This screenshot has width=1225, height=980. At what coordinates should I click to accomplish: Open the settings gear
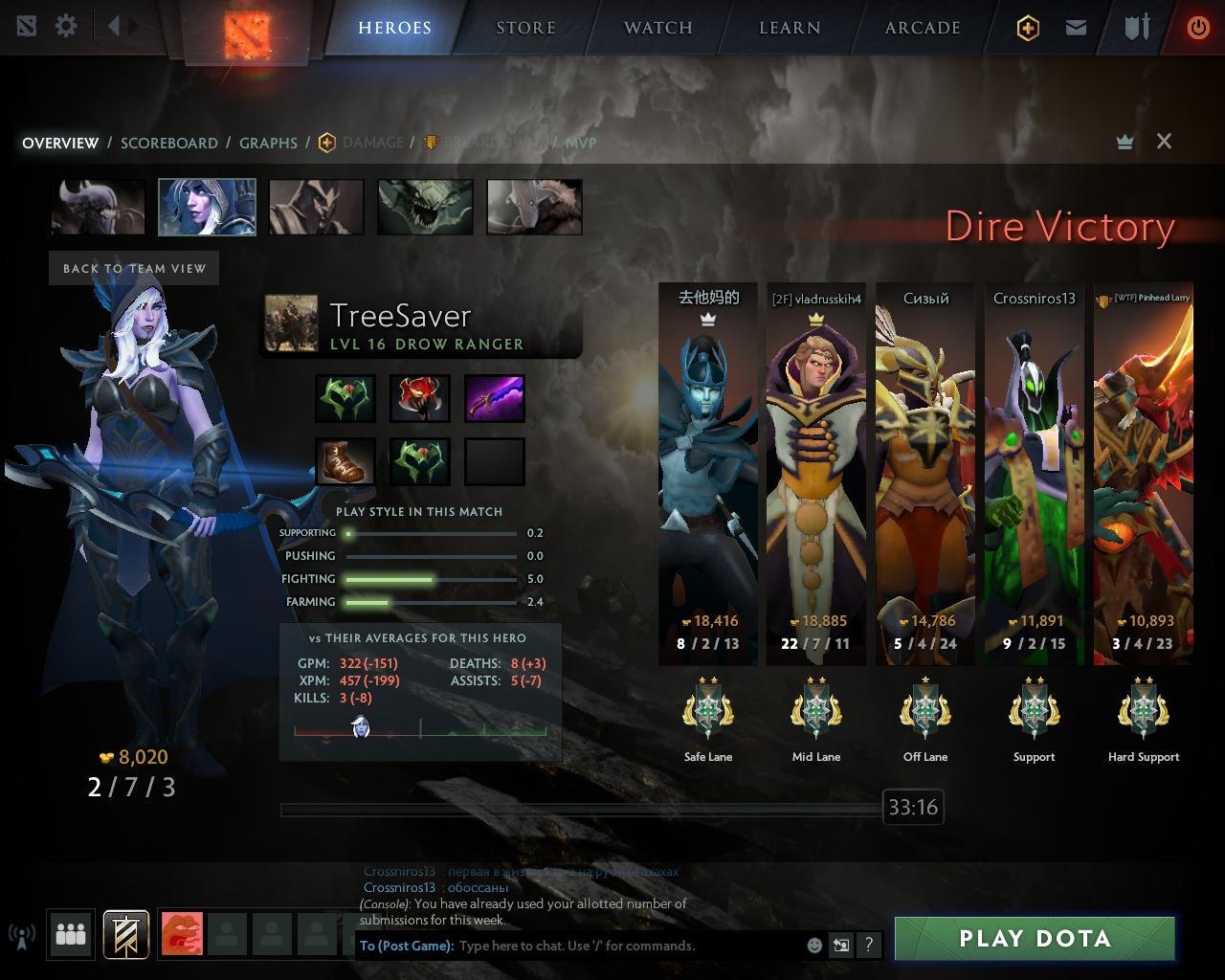click(66, 26)
